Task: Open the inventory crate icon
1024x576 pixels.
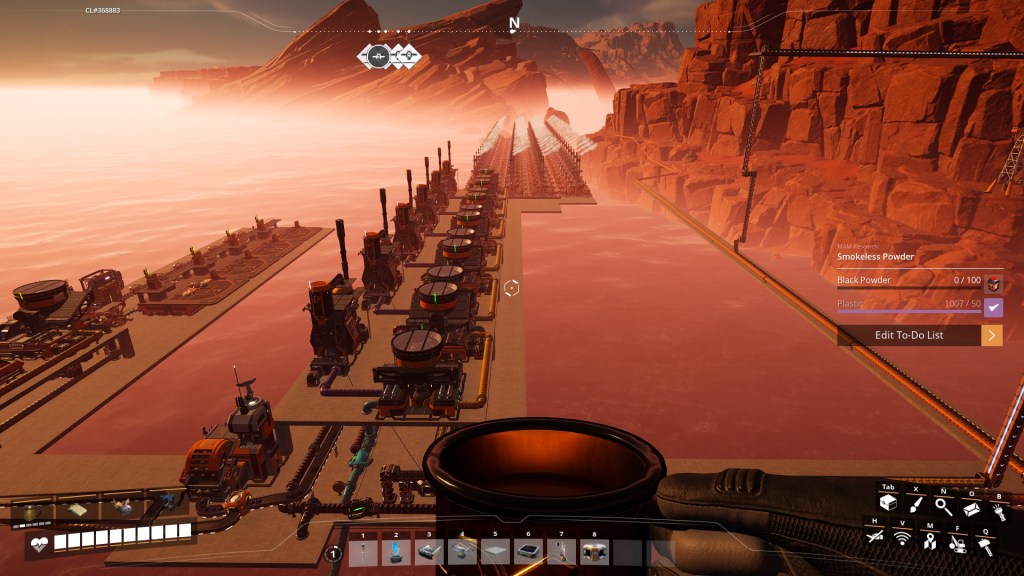Action: 887,505
